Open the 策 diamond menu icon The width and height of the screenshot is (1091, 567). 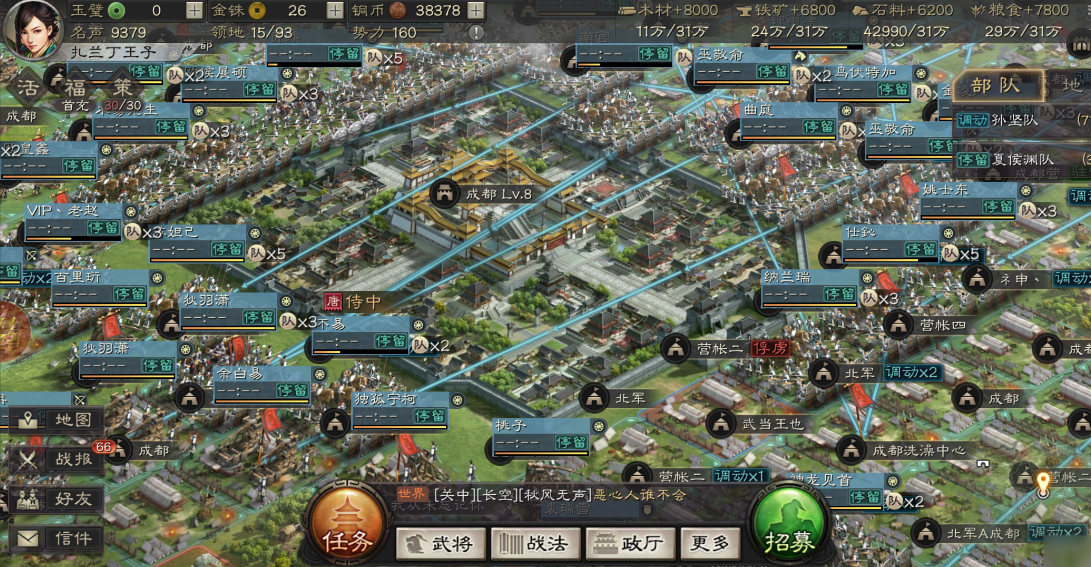[x=122, y=88]
